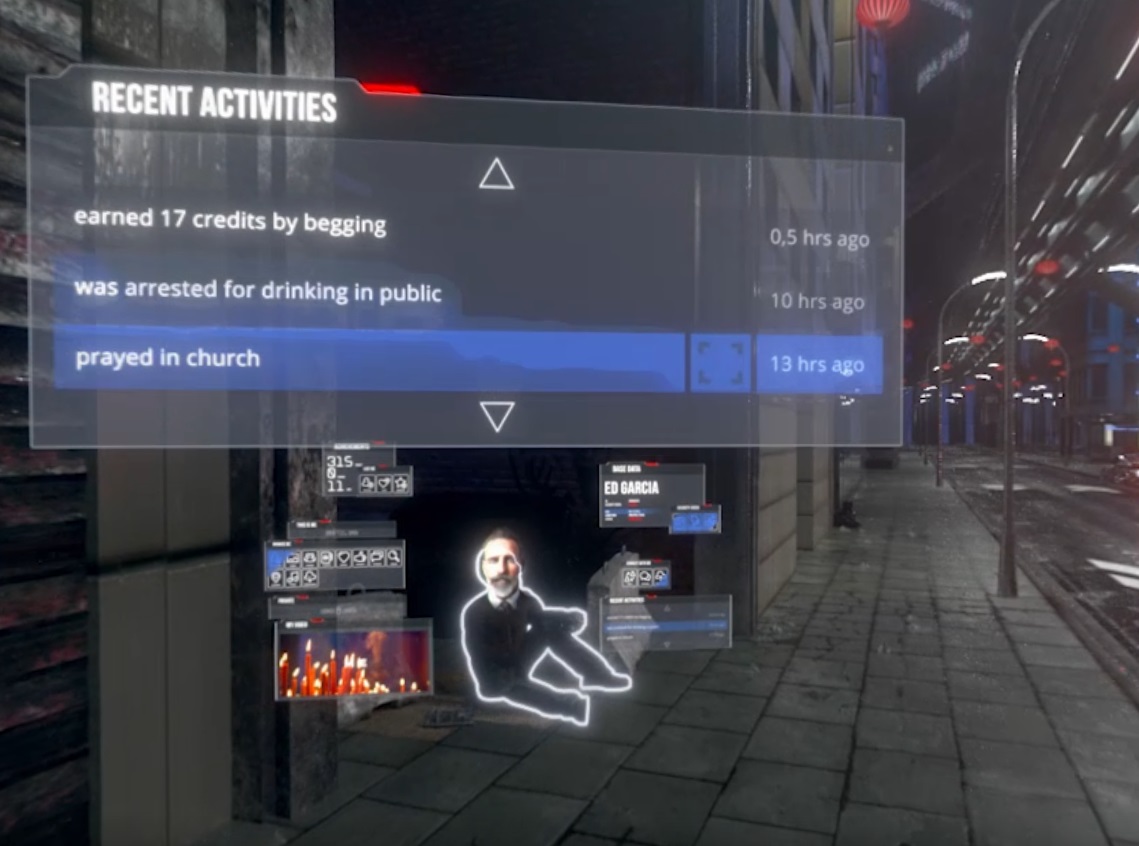Choose the "was arrested for drinking in public" row
The height and width of the screenshot is (846, 1139).
click(258, 292)
